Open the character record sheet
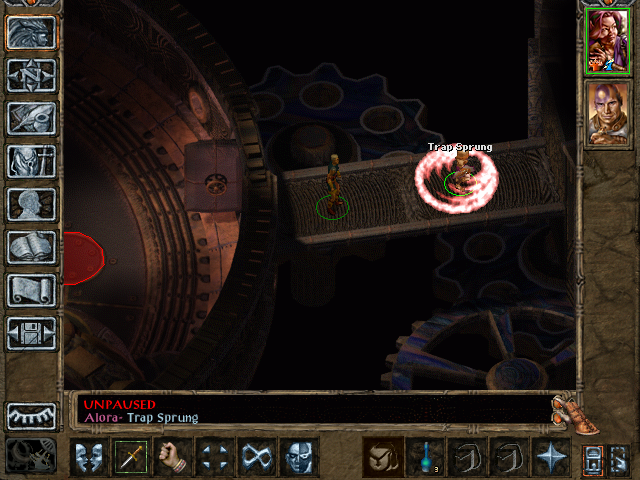Screen dimensions: 640x480 click(32, 204)
